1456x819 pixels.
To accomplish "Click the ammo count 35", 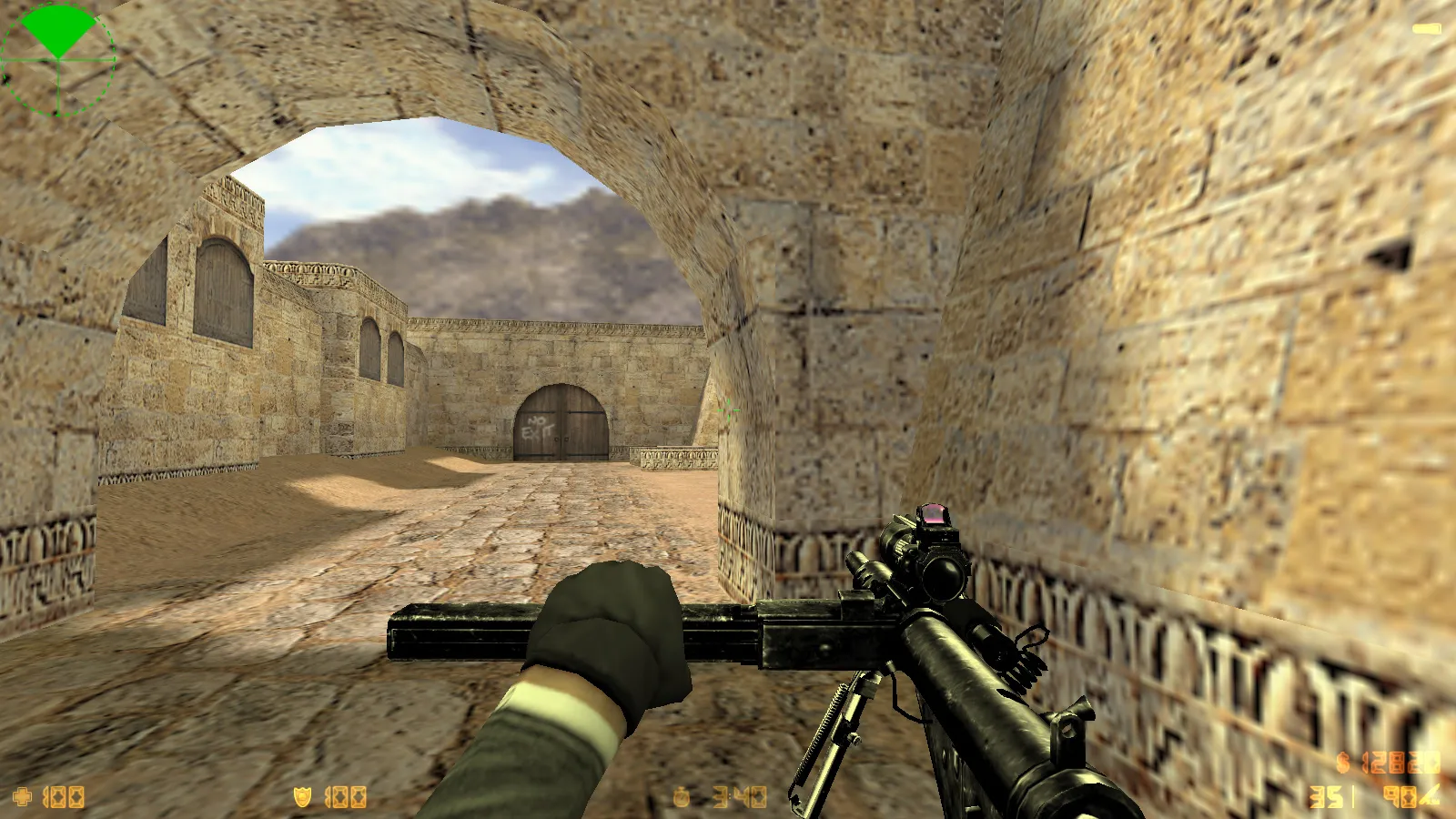I will 1326,797.
